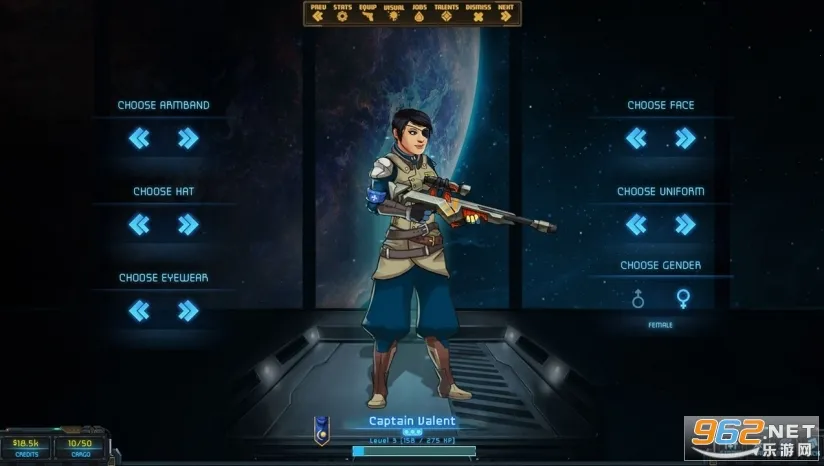Switch to the Jobs tab
824x466 pixels.
[421, 15]
